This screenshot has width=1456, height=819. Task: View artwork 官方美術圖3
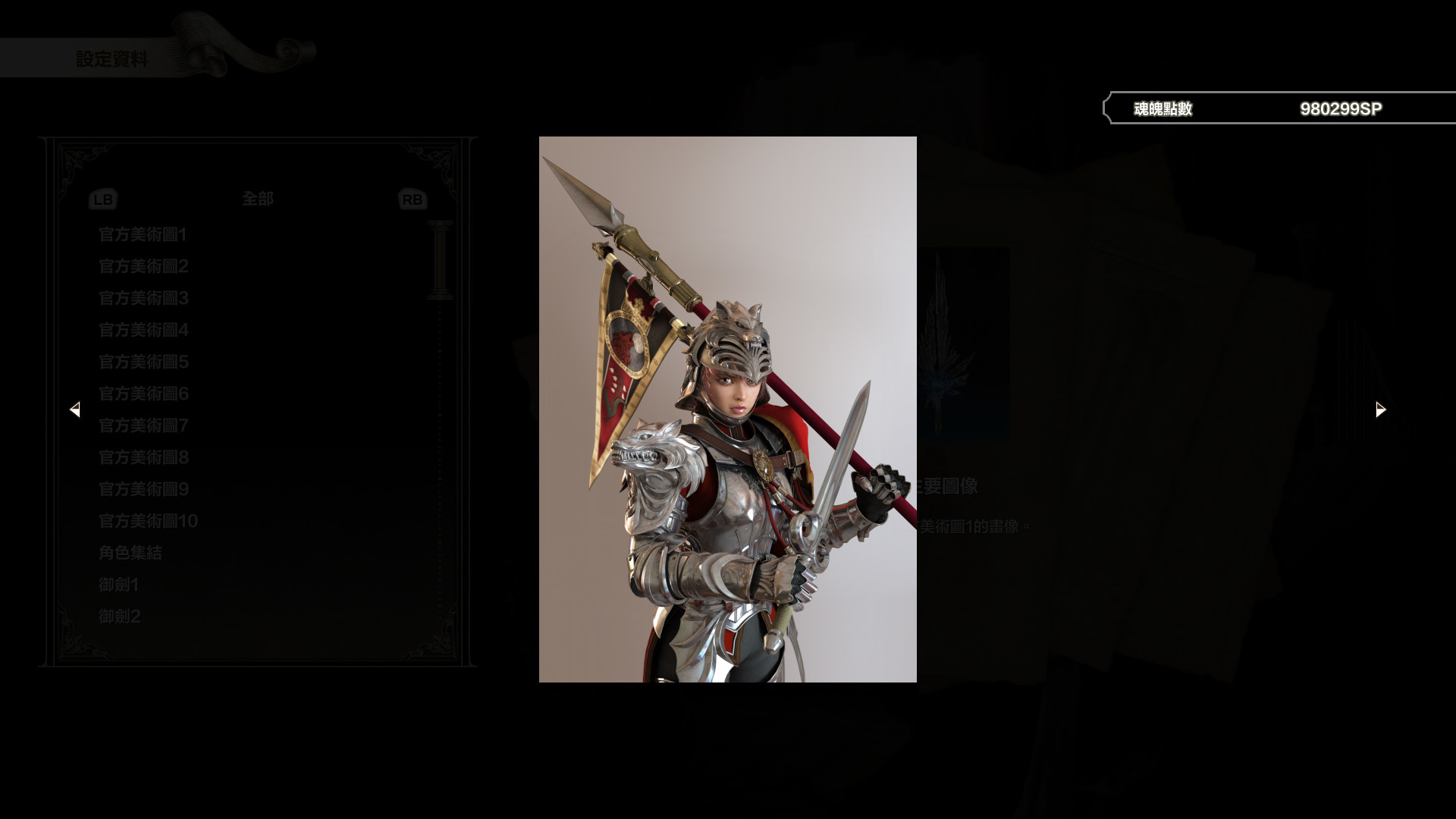point(142,299)
